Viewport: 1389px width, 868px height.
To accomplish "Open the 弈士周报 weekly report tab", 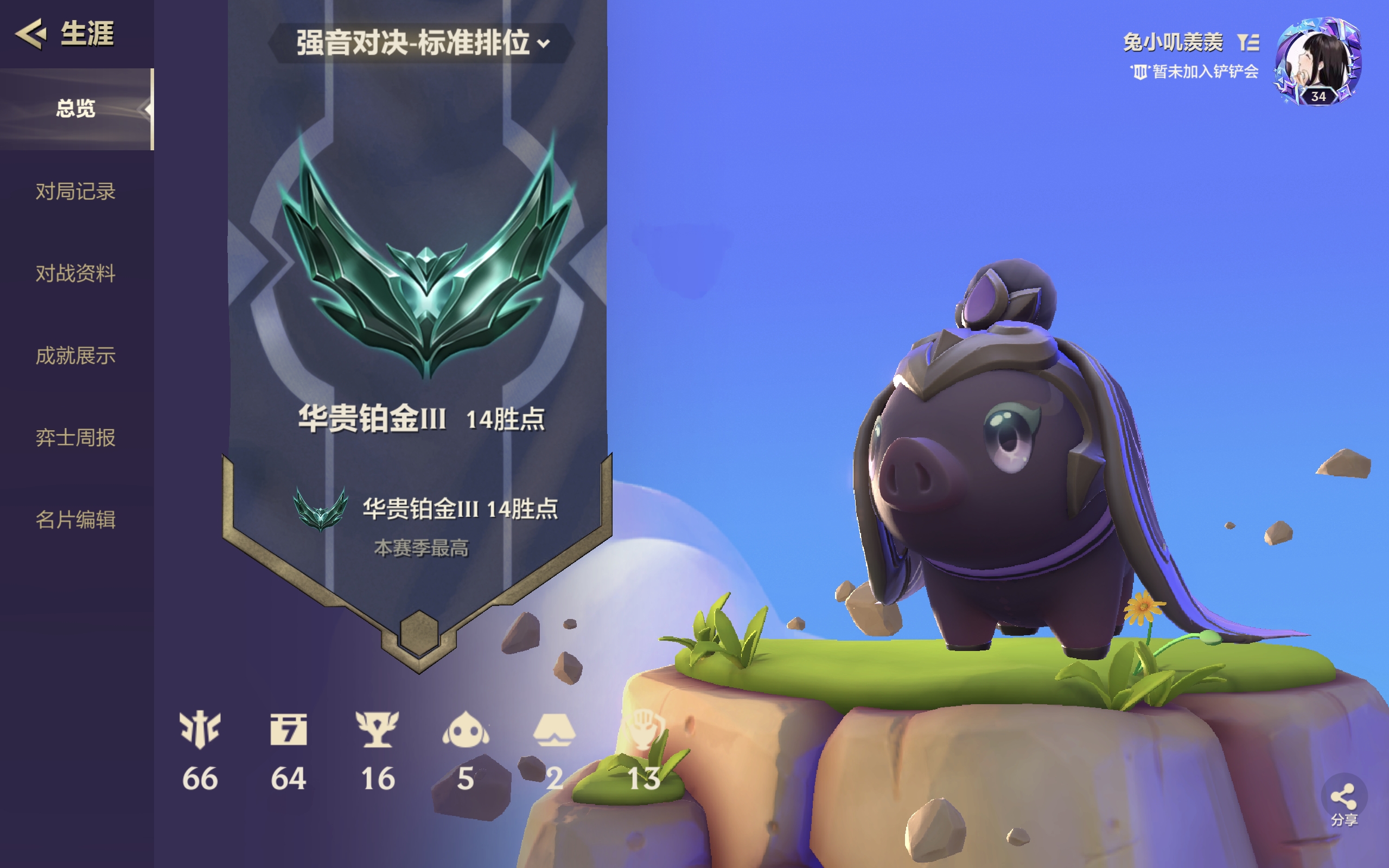I will click(76, 437).
